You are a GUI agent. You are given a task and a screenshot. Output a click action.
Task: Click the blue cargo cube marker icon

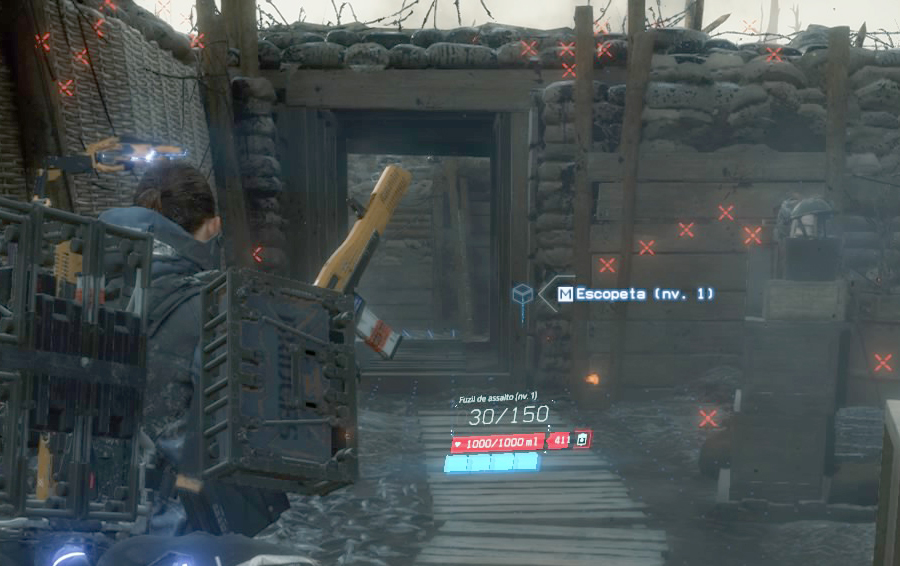click(x=522, y=293)
